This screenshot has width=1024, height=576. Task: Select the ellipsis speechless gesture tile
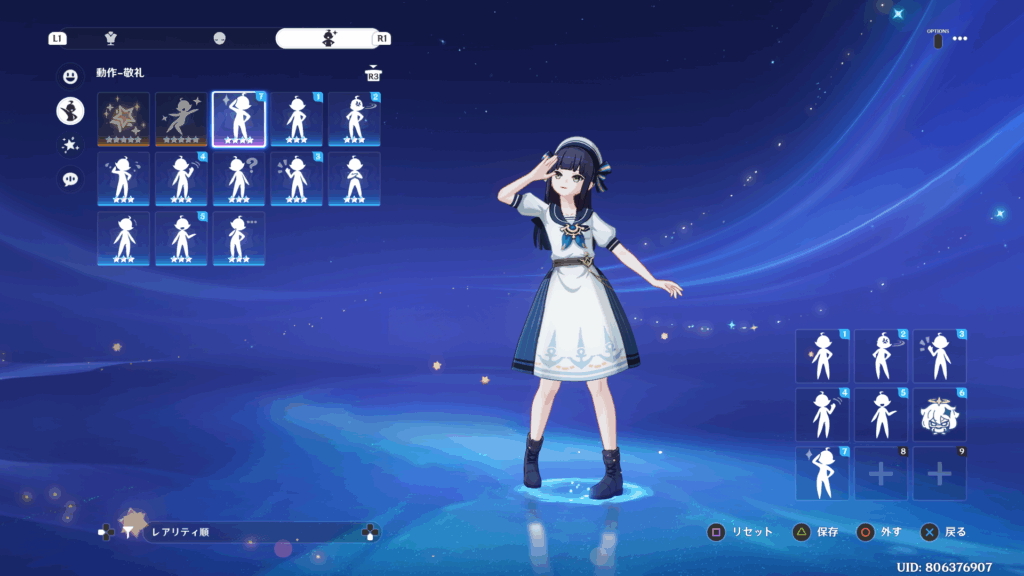240,238
